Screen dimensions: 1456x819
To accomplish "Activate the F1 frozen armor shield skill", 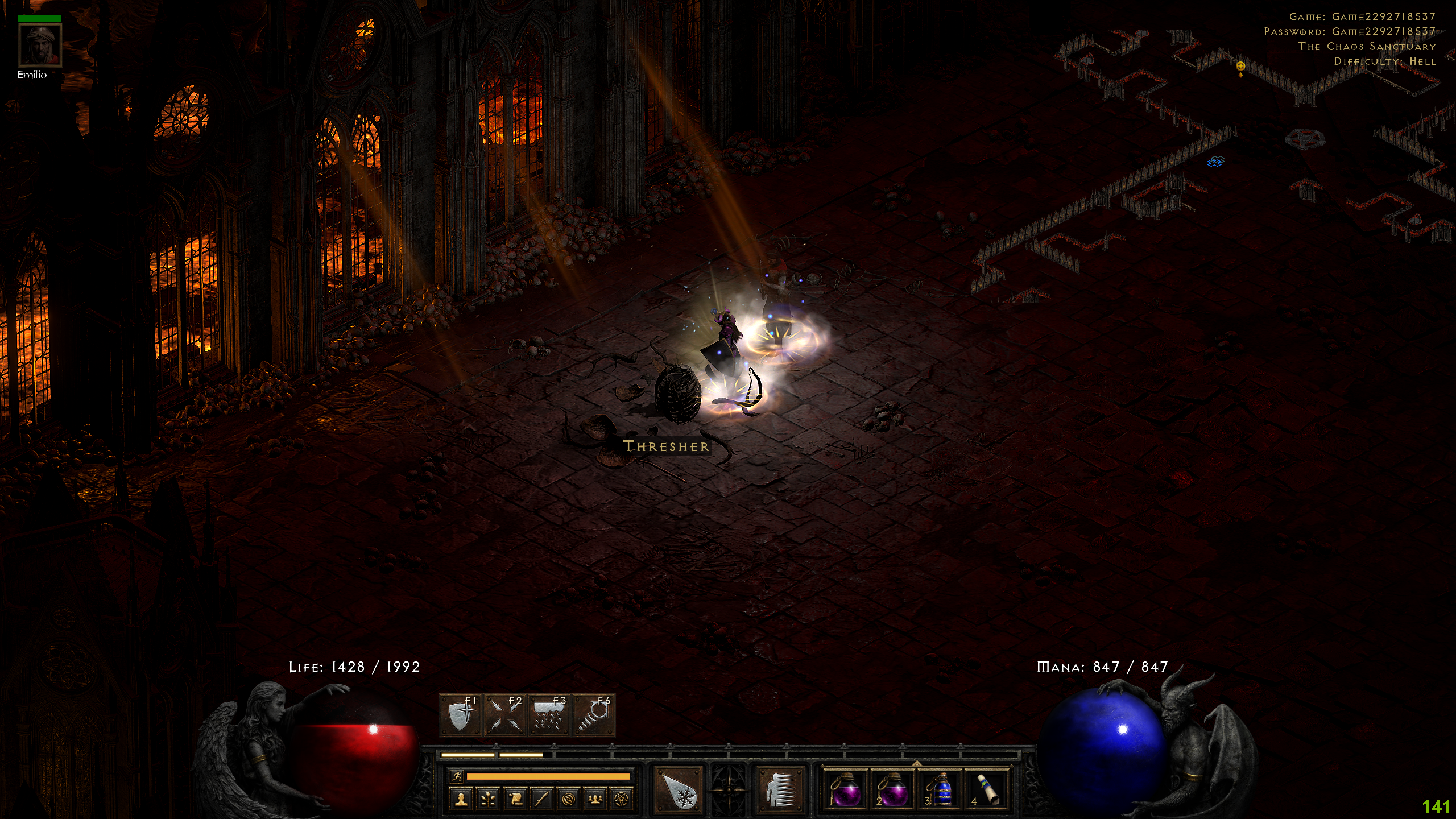I will [x=461, y=715].
